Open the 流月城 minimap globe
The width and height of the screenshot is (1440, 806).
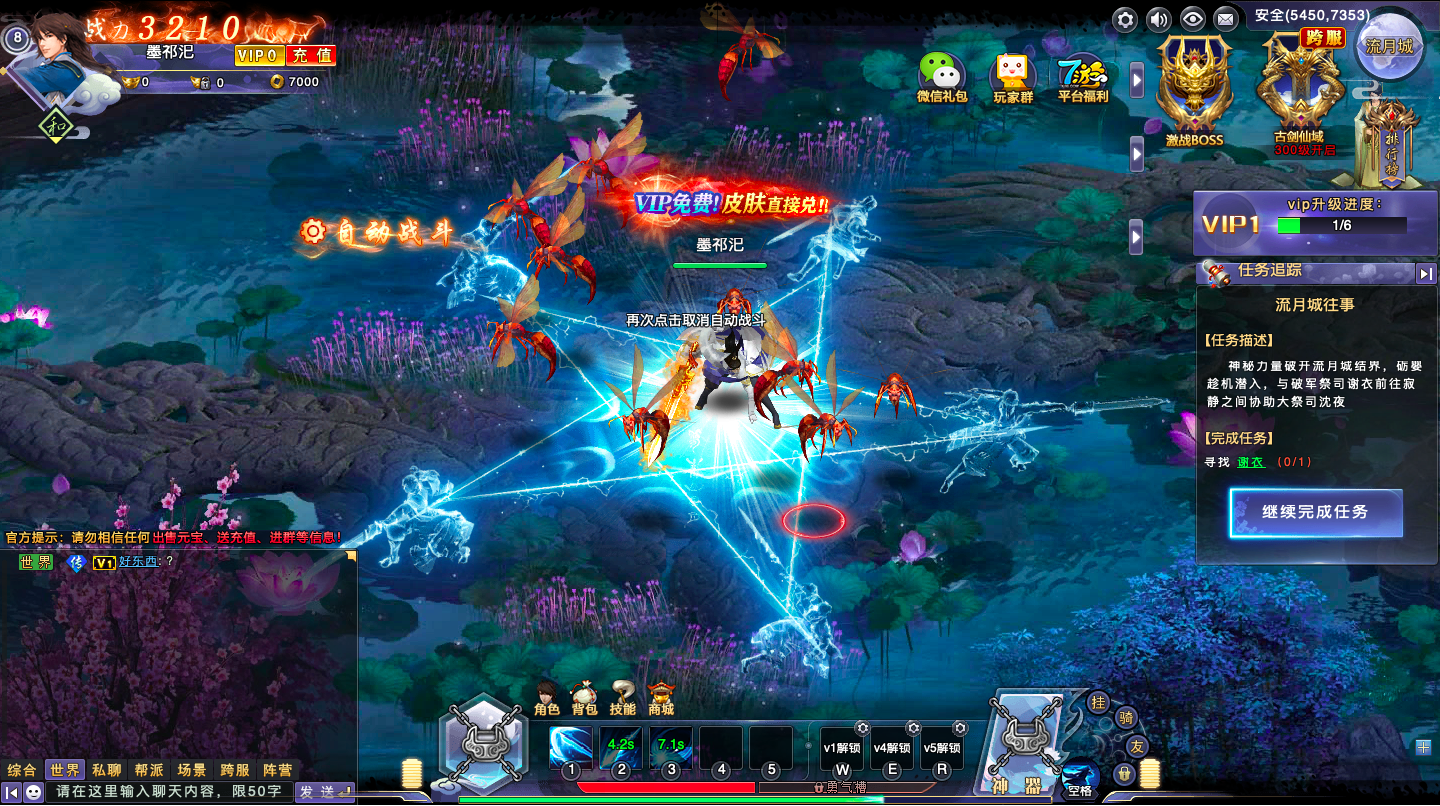[x=1390, y=46]
